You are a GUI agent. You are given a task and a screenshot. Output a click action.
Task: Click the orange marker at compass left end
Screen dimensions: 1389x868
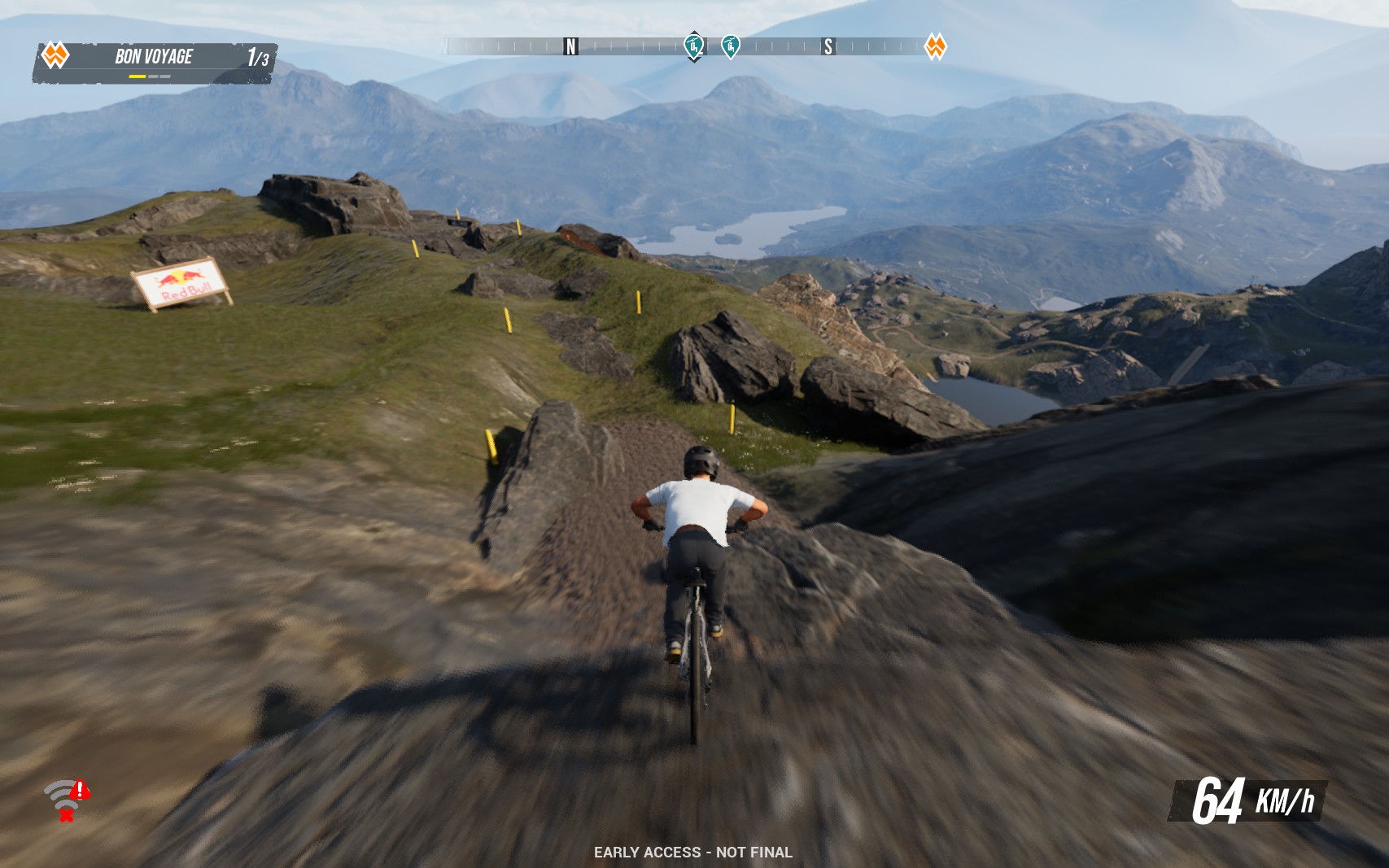click(447, 47)
